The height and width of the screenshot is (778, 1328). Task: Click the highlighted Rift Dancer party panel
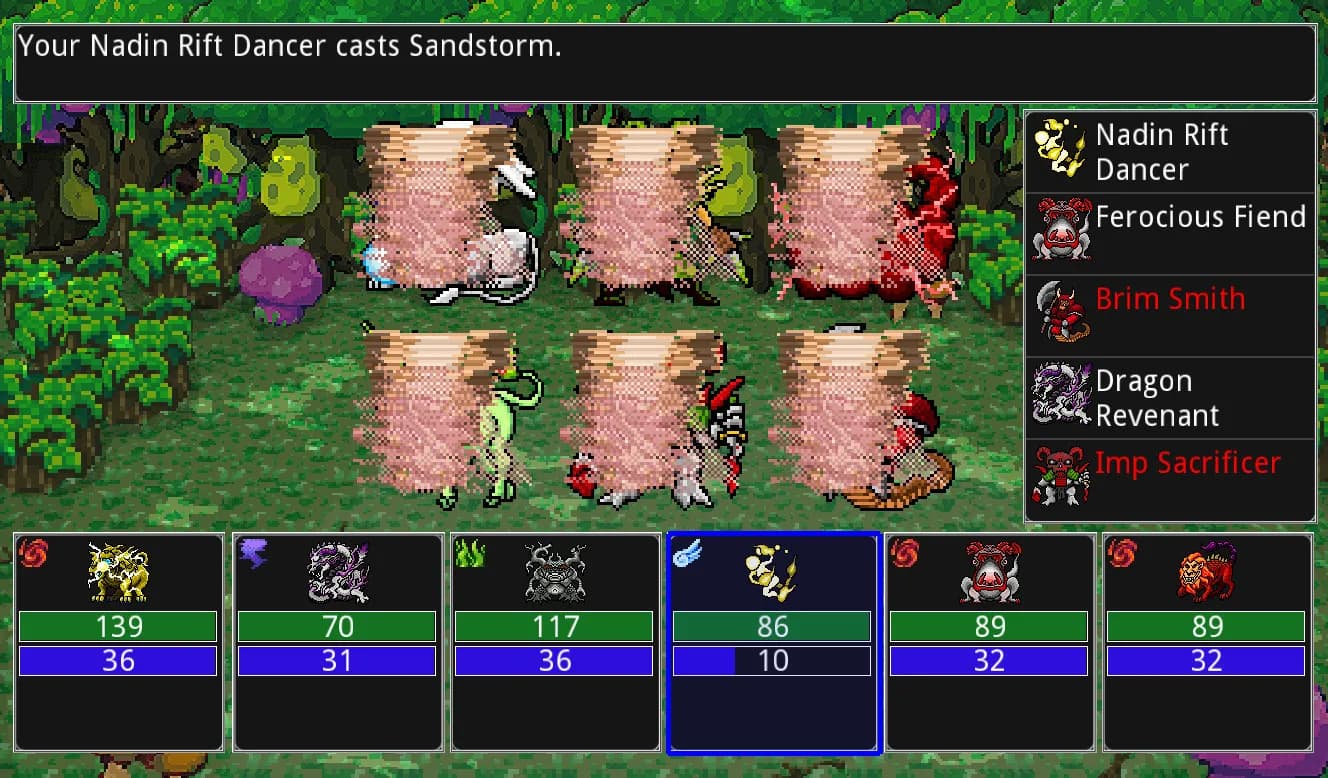(773, 642)
